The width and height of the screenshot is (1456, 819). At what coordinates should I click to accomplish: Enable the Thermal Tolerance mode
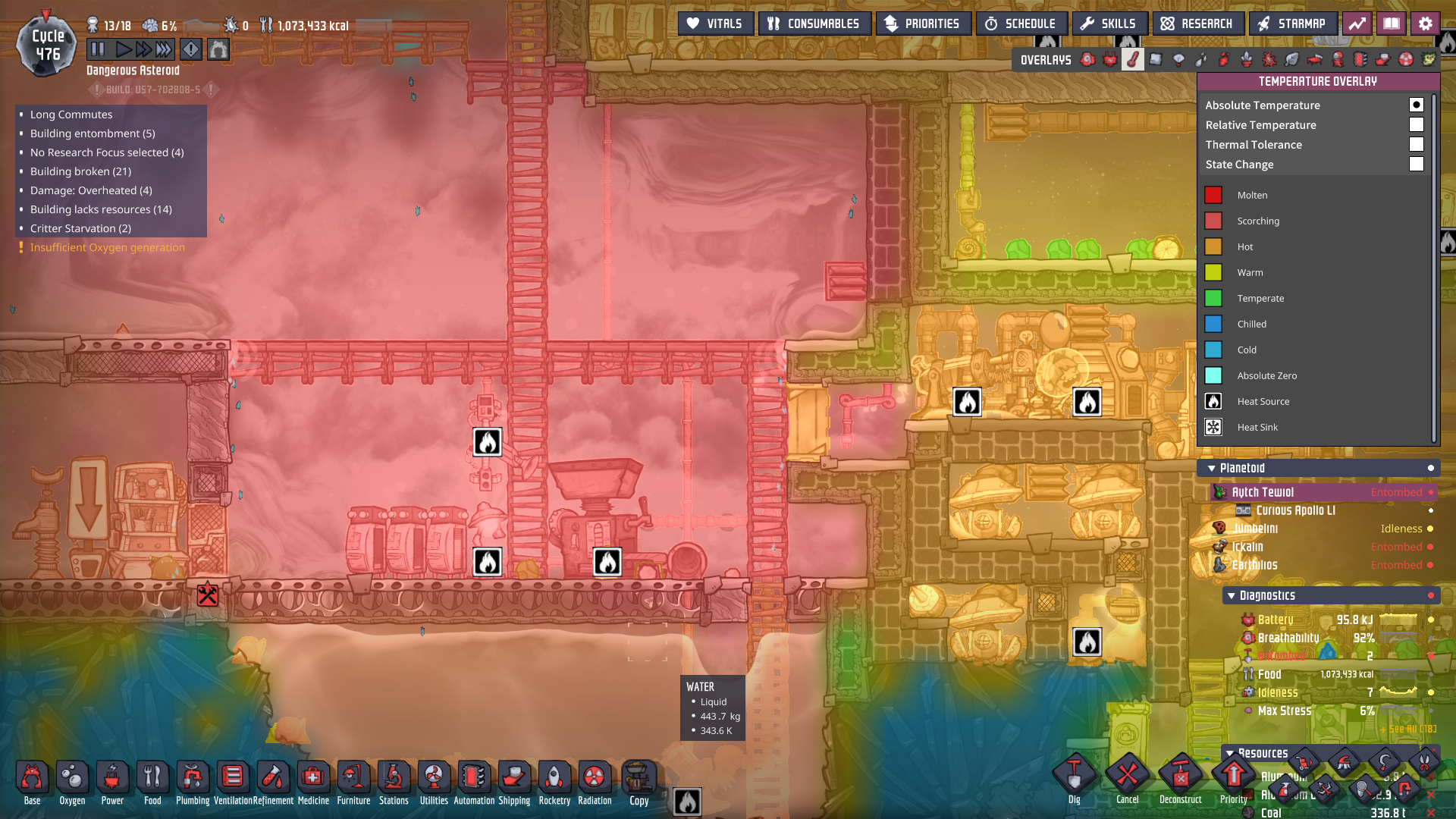(1416, 145)
